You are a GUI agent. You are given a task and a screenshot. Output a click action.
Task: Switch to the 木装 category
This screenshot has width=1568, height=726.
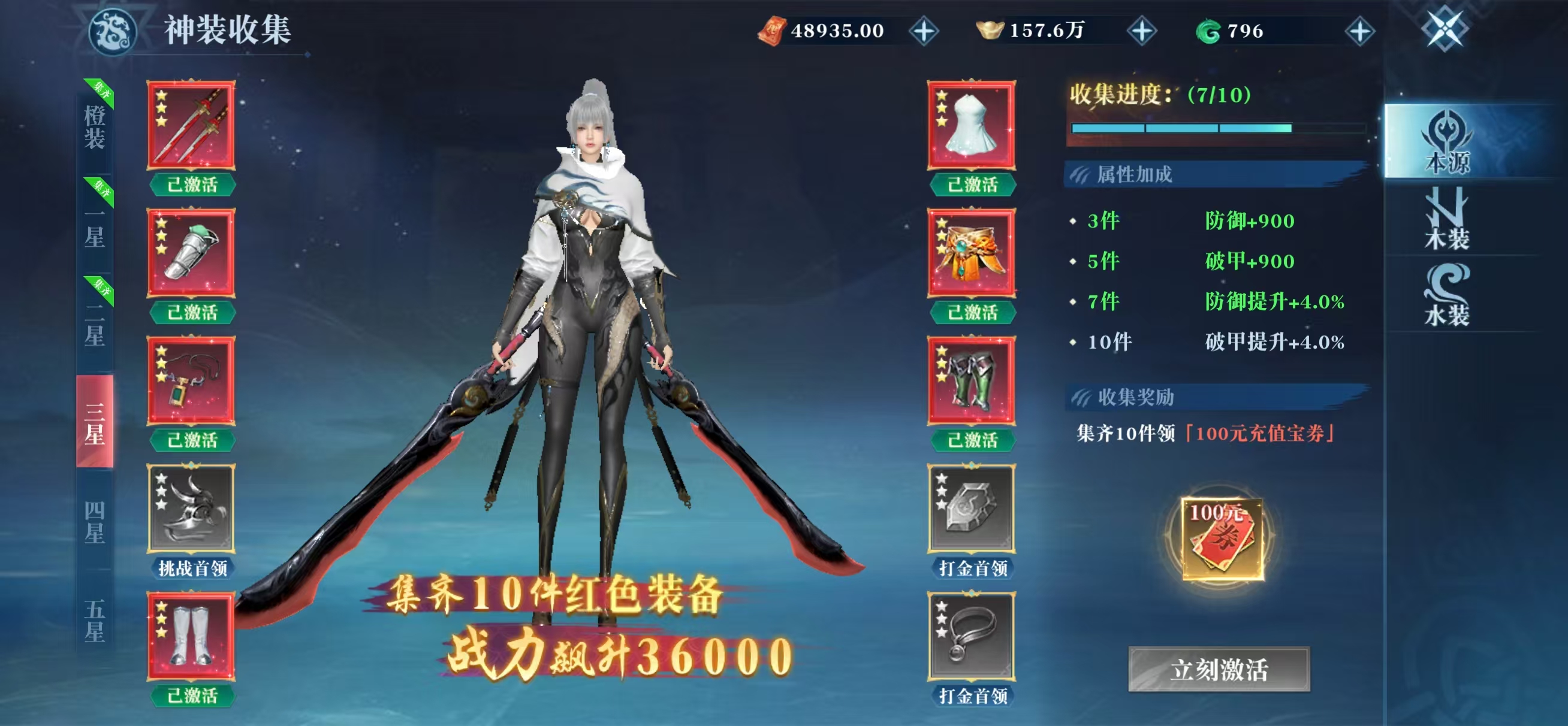[x=1448, y=219]
